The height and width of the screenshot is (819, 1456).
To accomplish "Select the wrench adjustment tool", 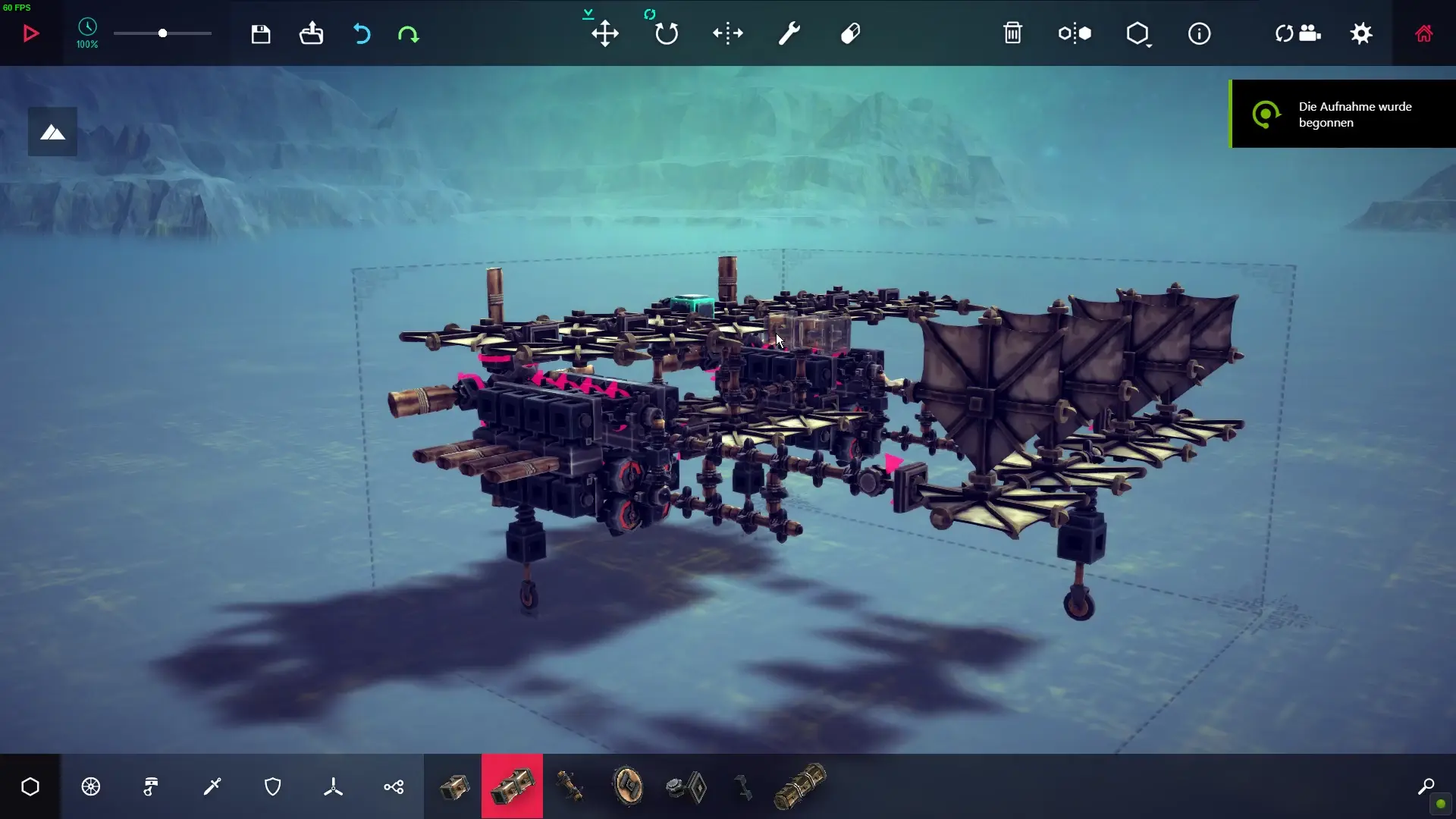I will point(789,33).
